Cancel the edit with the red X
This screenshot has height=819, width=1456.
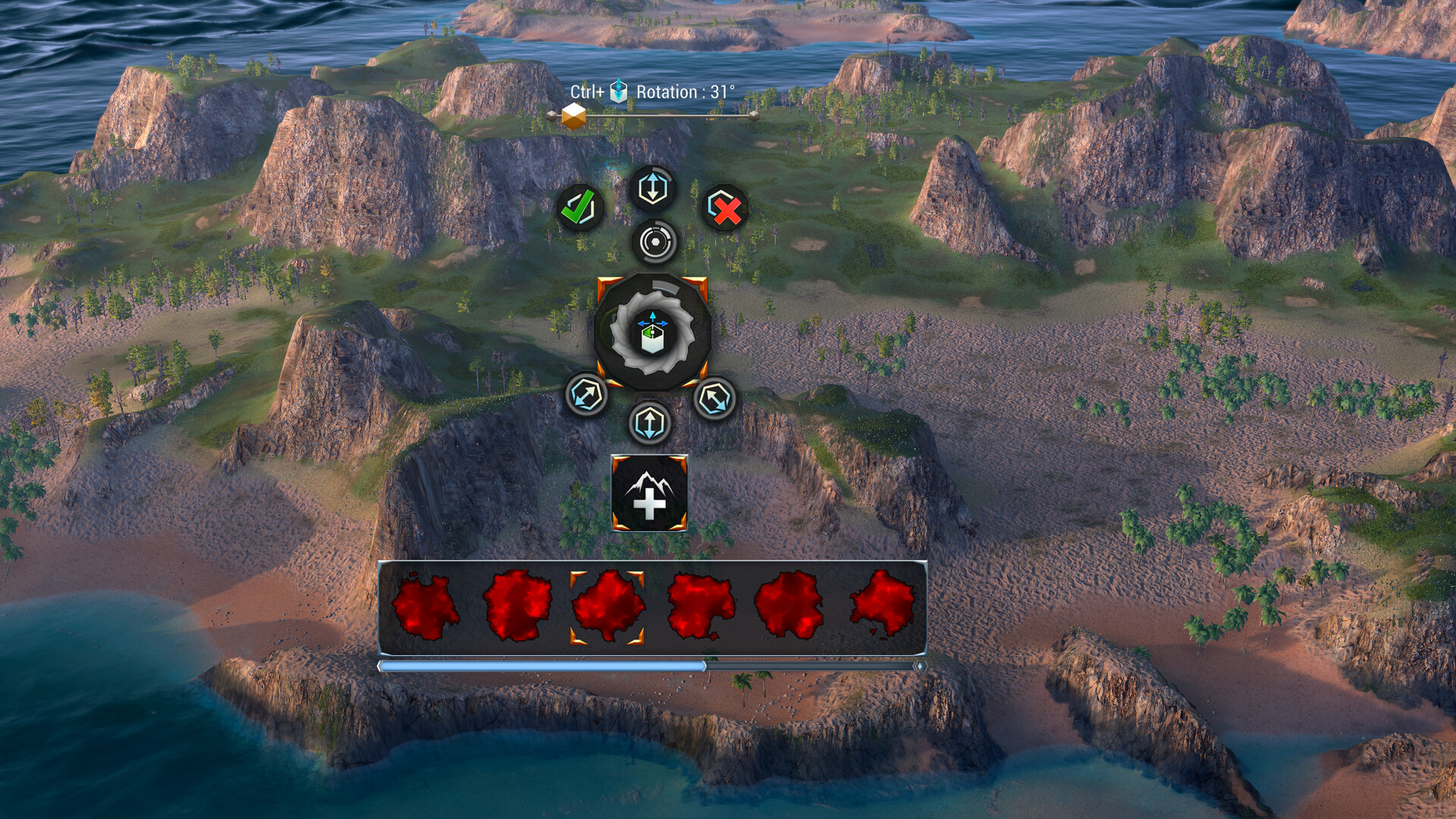pos(724,207)
